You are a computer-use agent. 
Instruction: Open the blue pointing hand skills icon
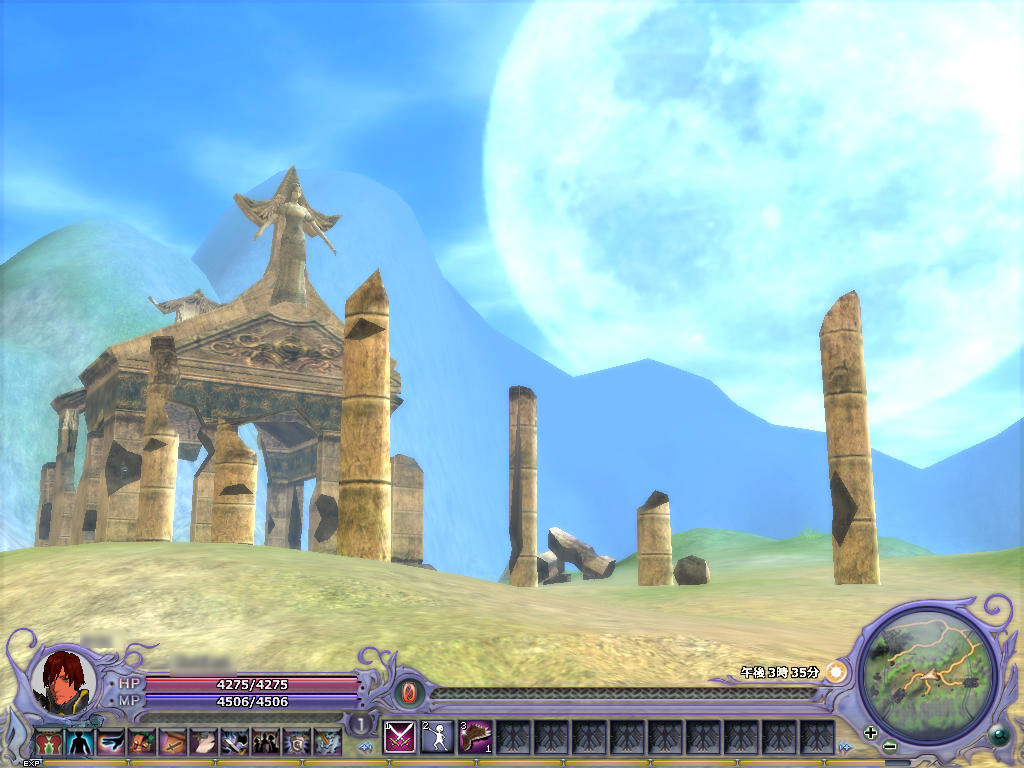pos(111,742)
